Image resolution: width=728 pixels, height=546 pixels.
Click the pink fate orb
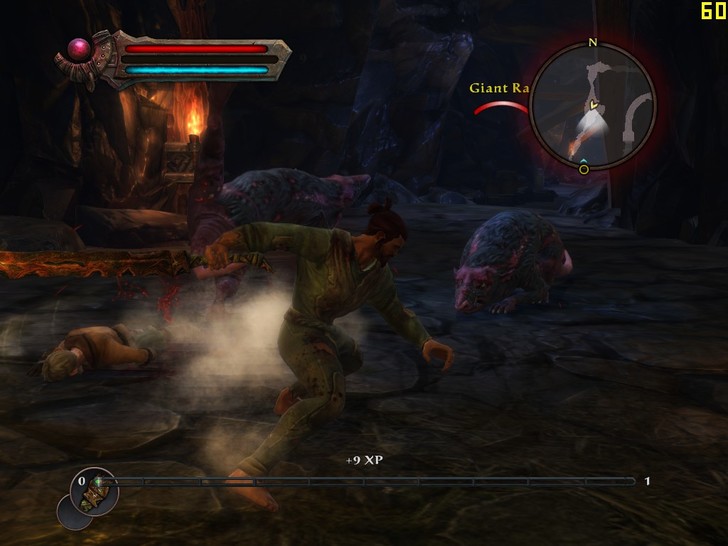(76, 49)
